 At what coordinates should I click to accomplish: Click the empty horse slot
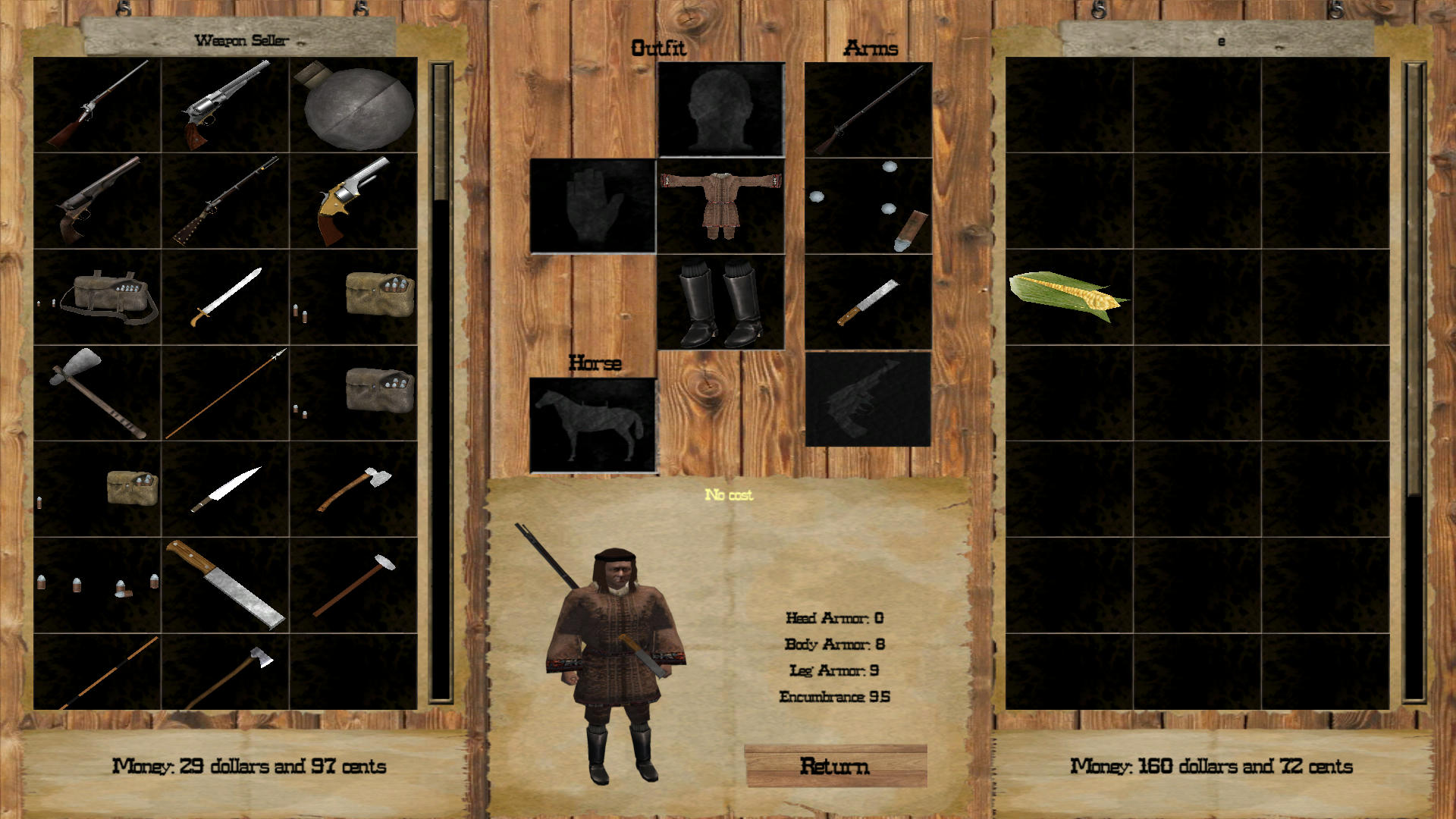(593, 425)
